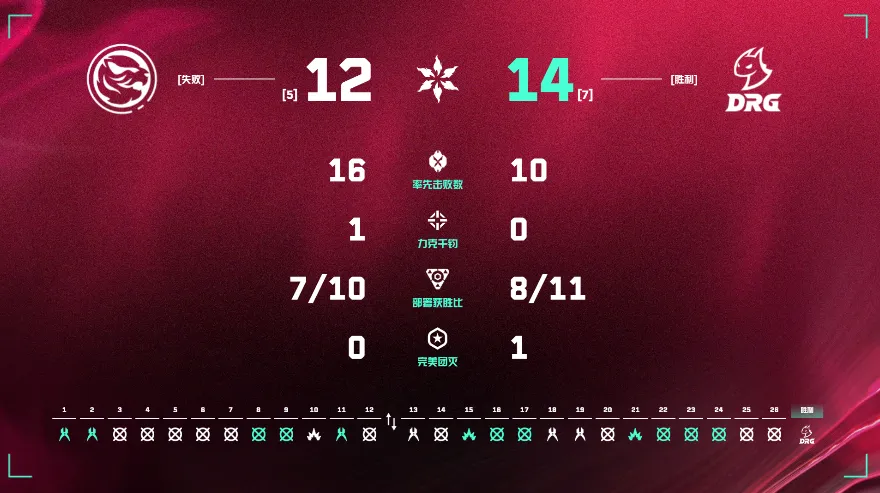Click the side-swap arrows on the timeline
The width and height of the screenshot is (880, 493).
pyautogui.click(x=391, y=423)
